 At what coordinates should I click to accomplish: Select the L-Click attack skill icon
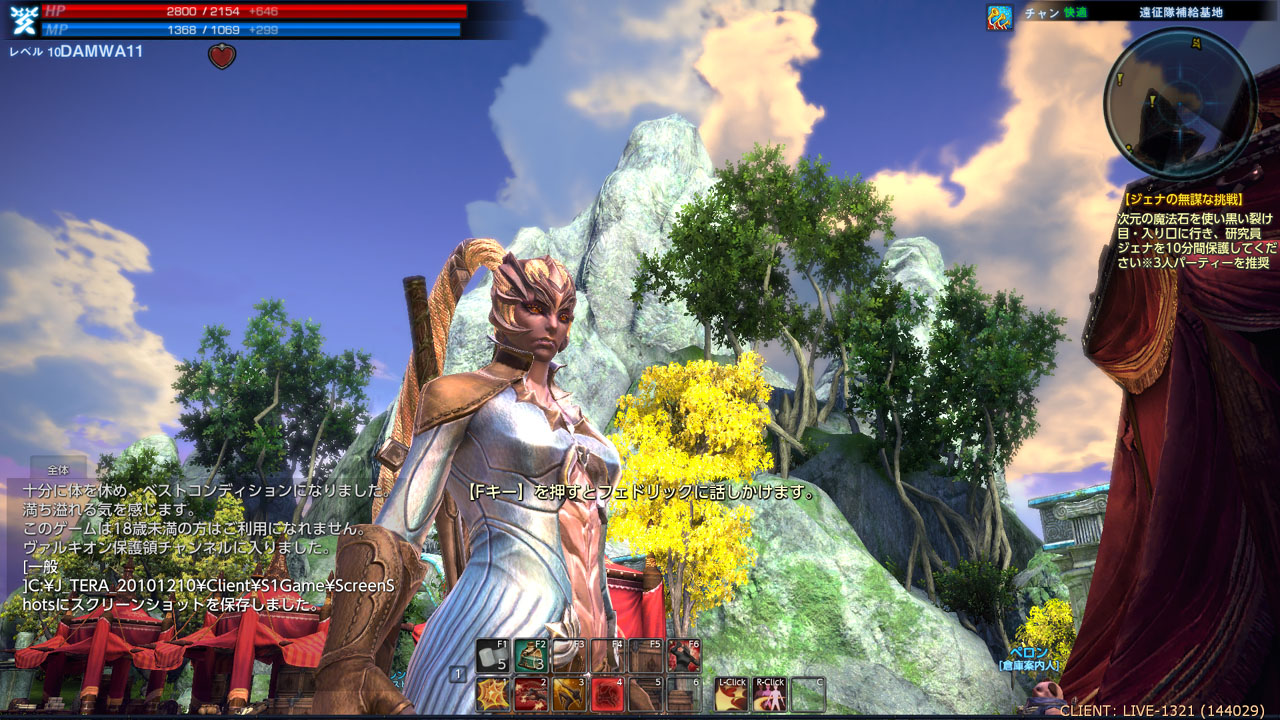[732, 694]
